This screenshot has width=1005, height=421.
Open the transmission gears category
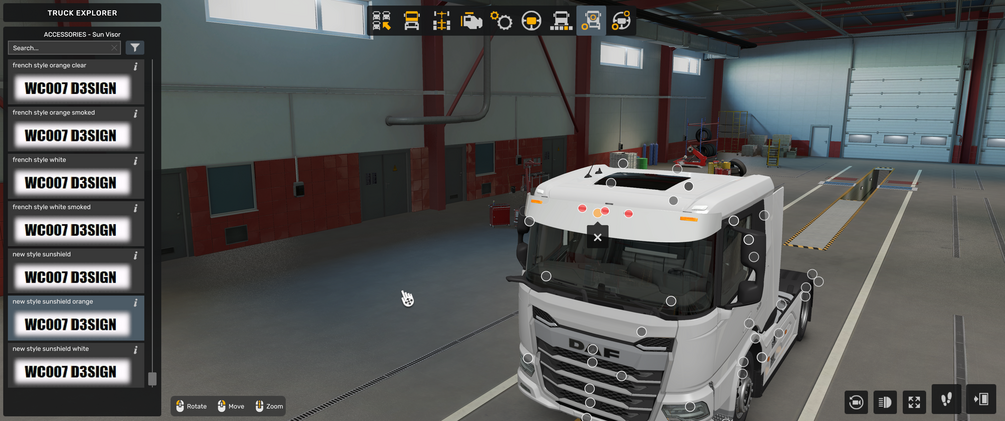(501, 21)
